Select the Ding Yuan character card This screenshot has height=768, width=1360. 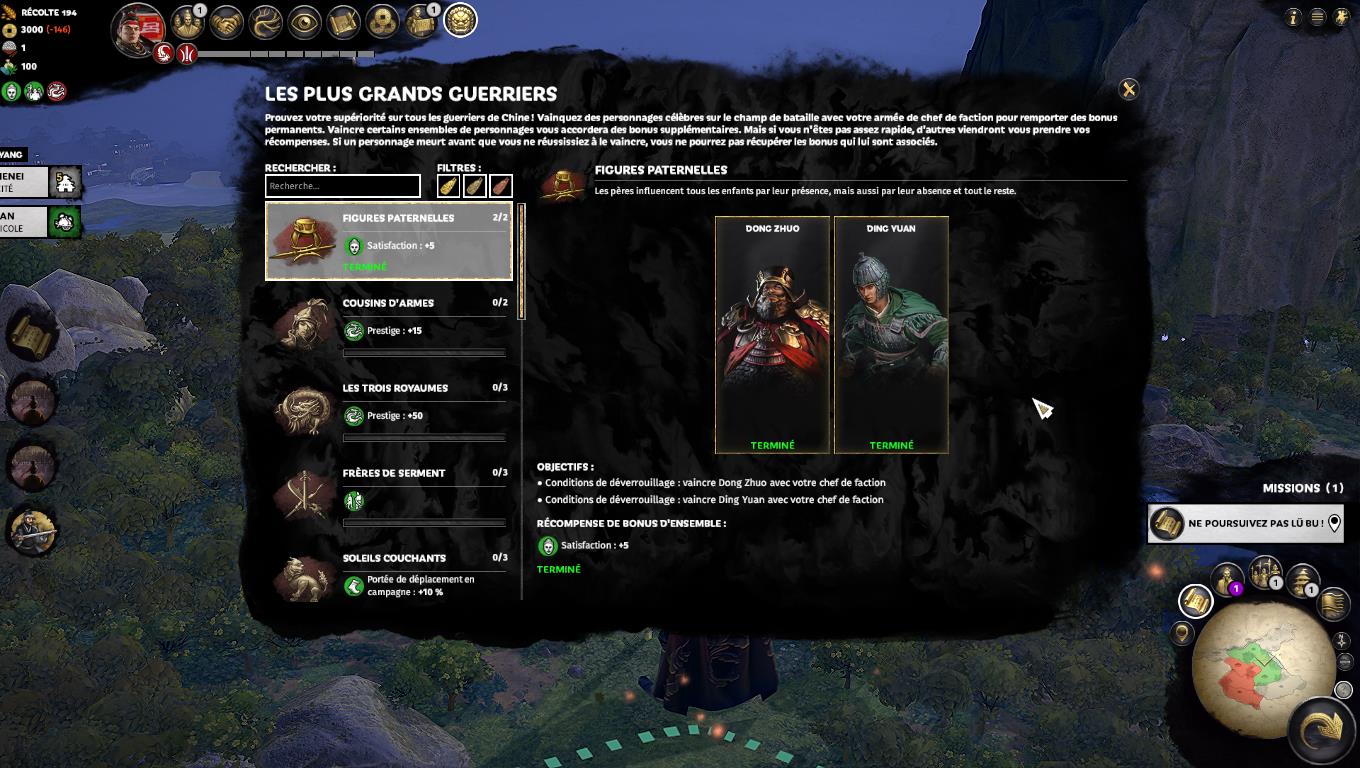point(891,335)
